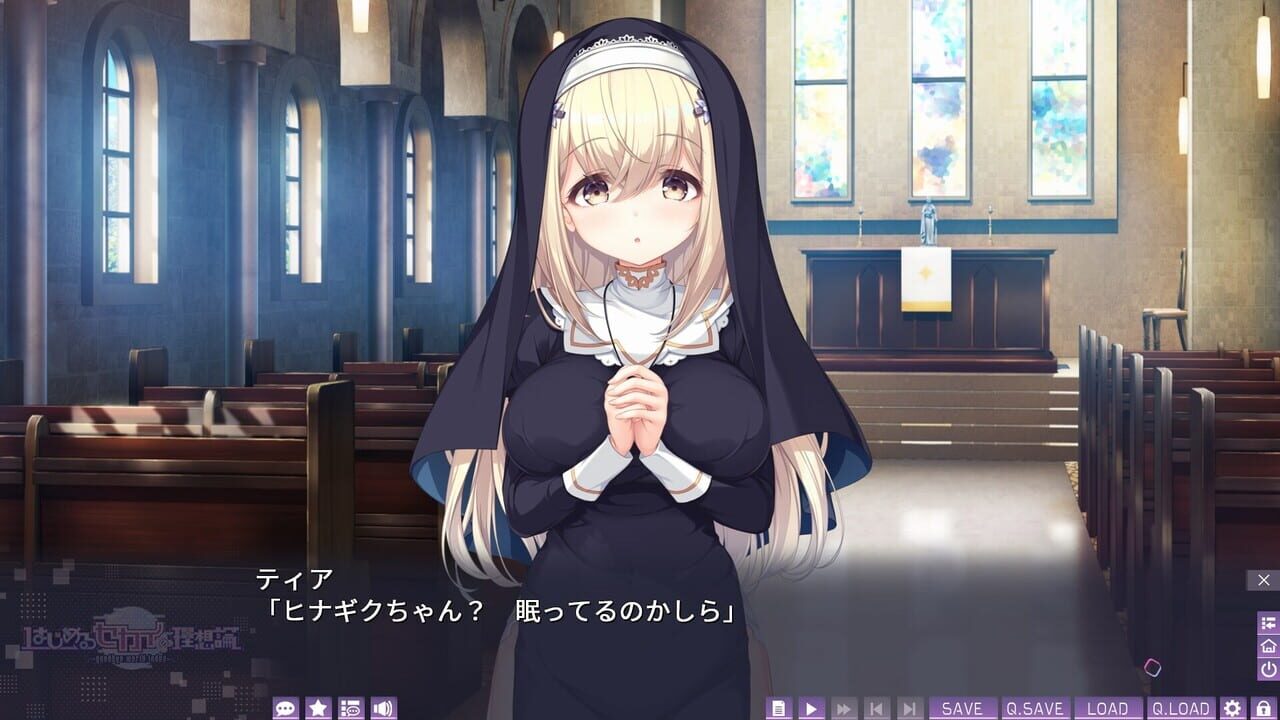Image resolution: width=1280 pixels, height=720 pixels.
Task: Open the config gear icon
Action: [x=1231, y=705]
